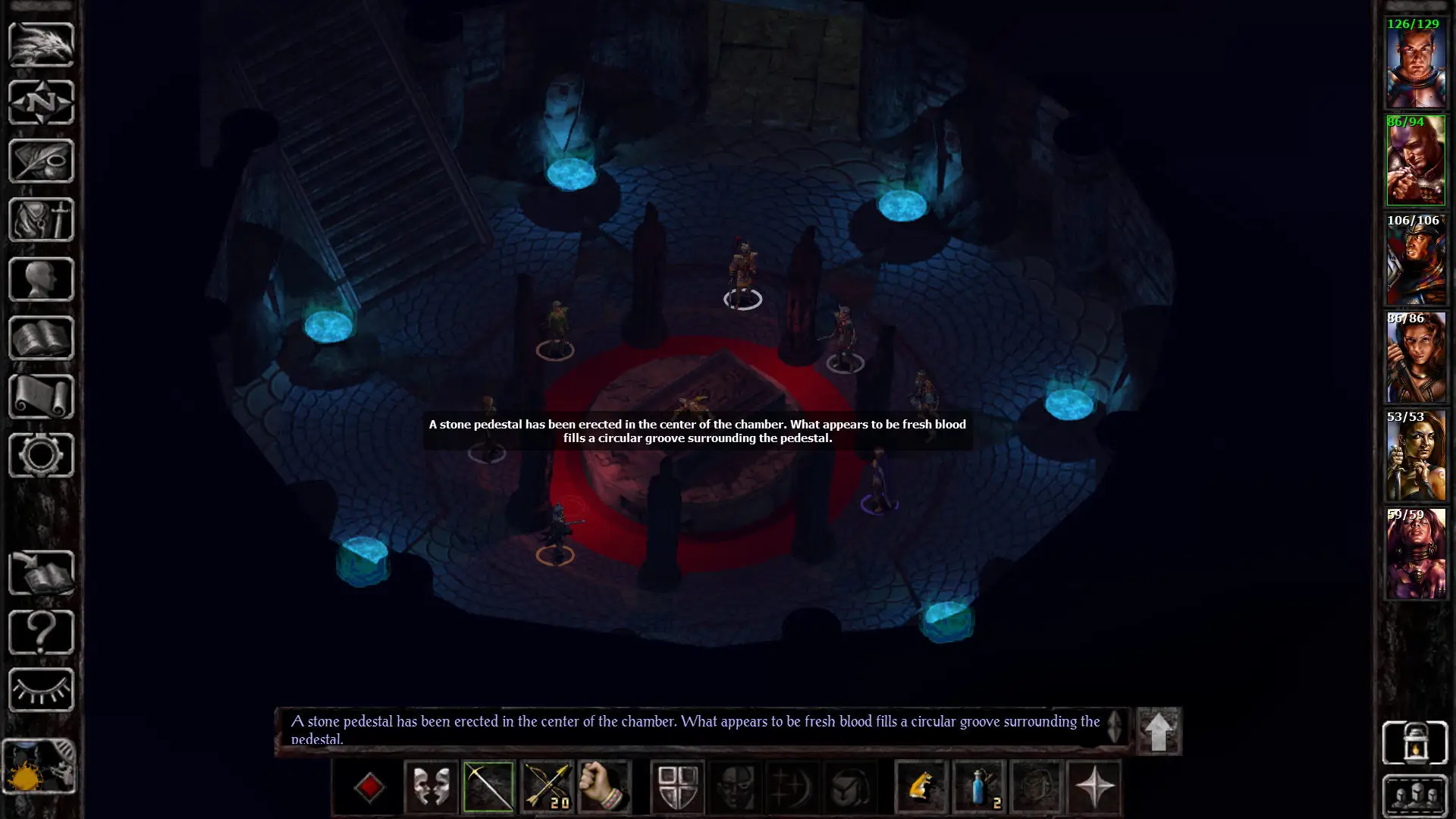Use the blue potion quick item slot

point(979,786)
